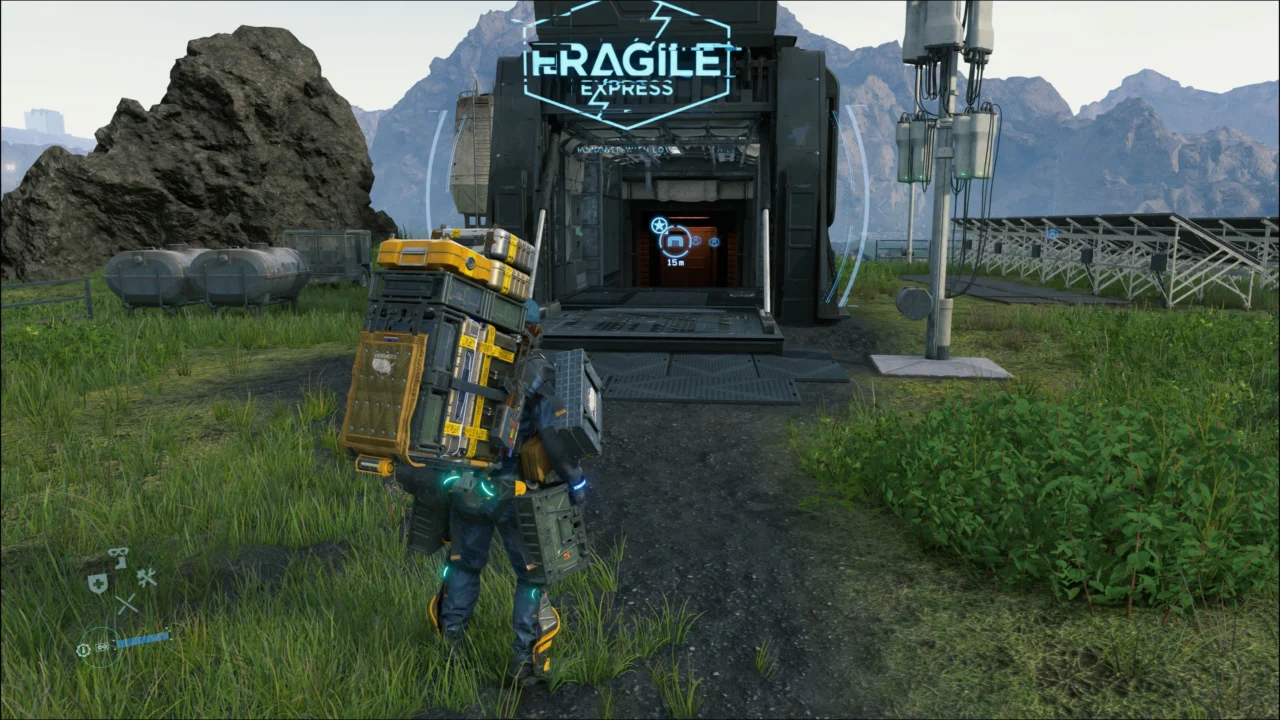The image size is (1280, 720).
Task: Click the infinity symbol box icon
Action: [102, 647]
